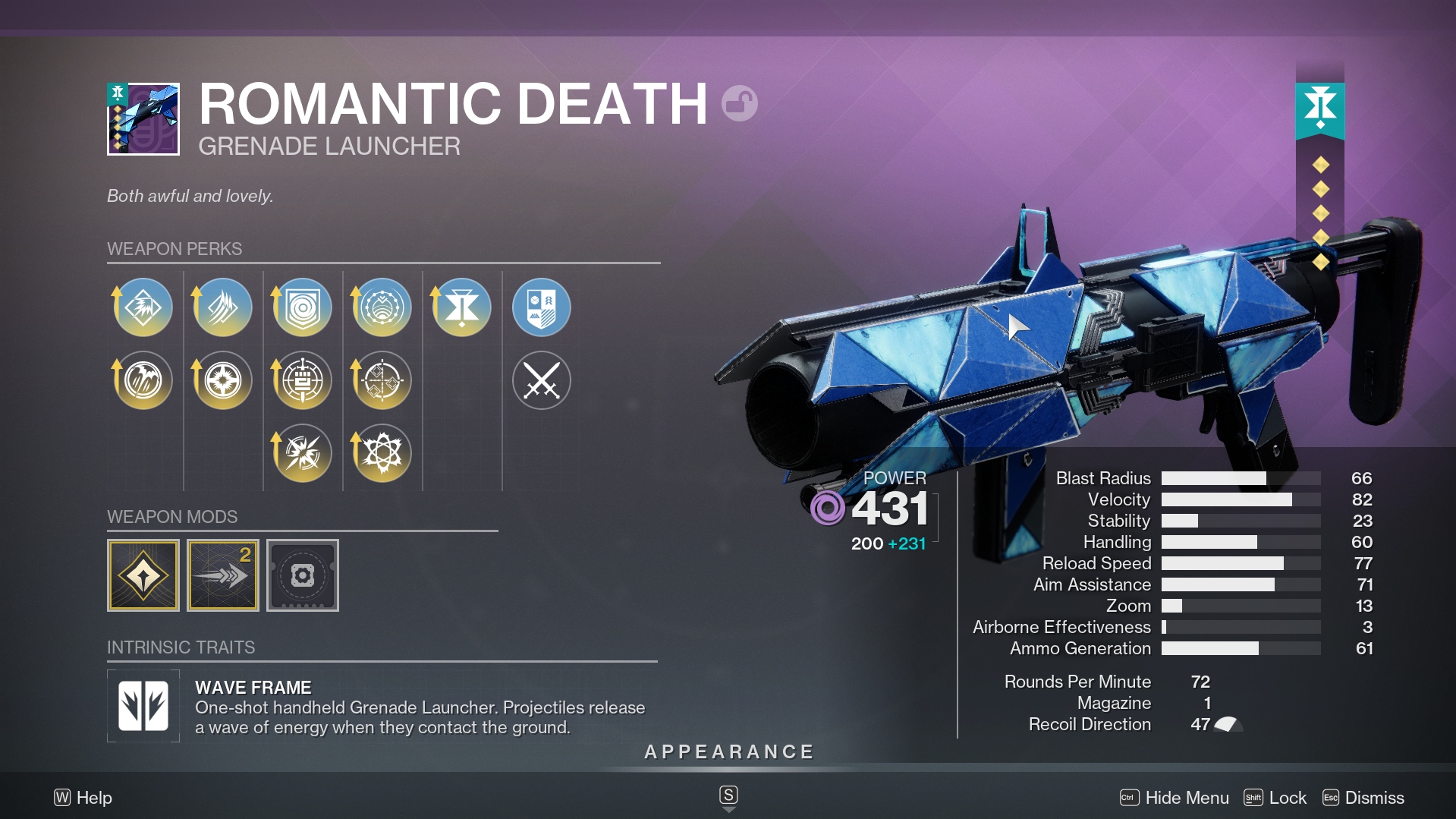The image size is (1456, 819).
Task: Select the blue origin trait hourglass perk
Action: click(461, 307)
